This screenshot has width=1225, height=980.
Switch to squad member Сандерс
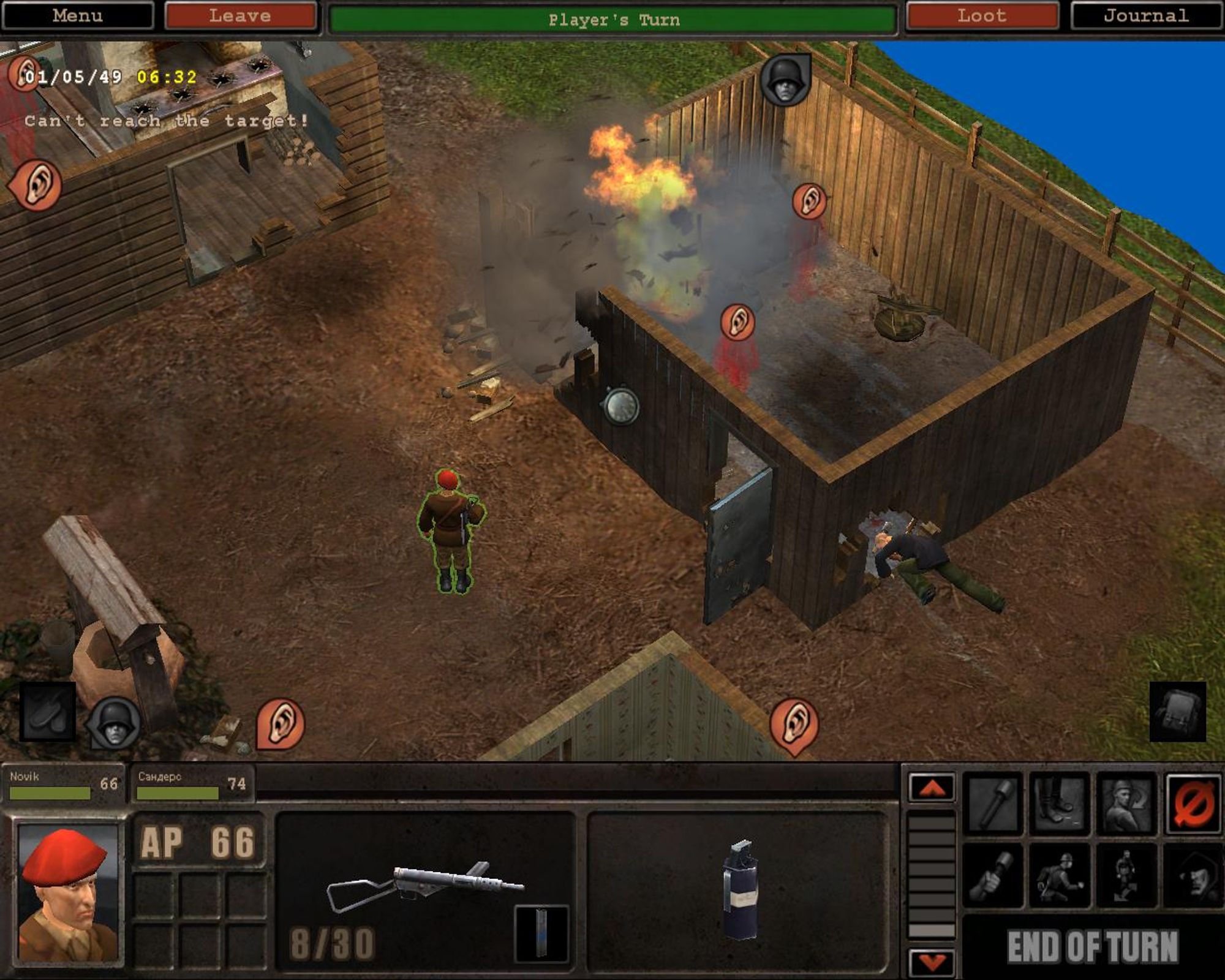click(x=191, y=784)
